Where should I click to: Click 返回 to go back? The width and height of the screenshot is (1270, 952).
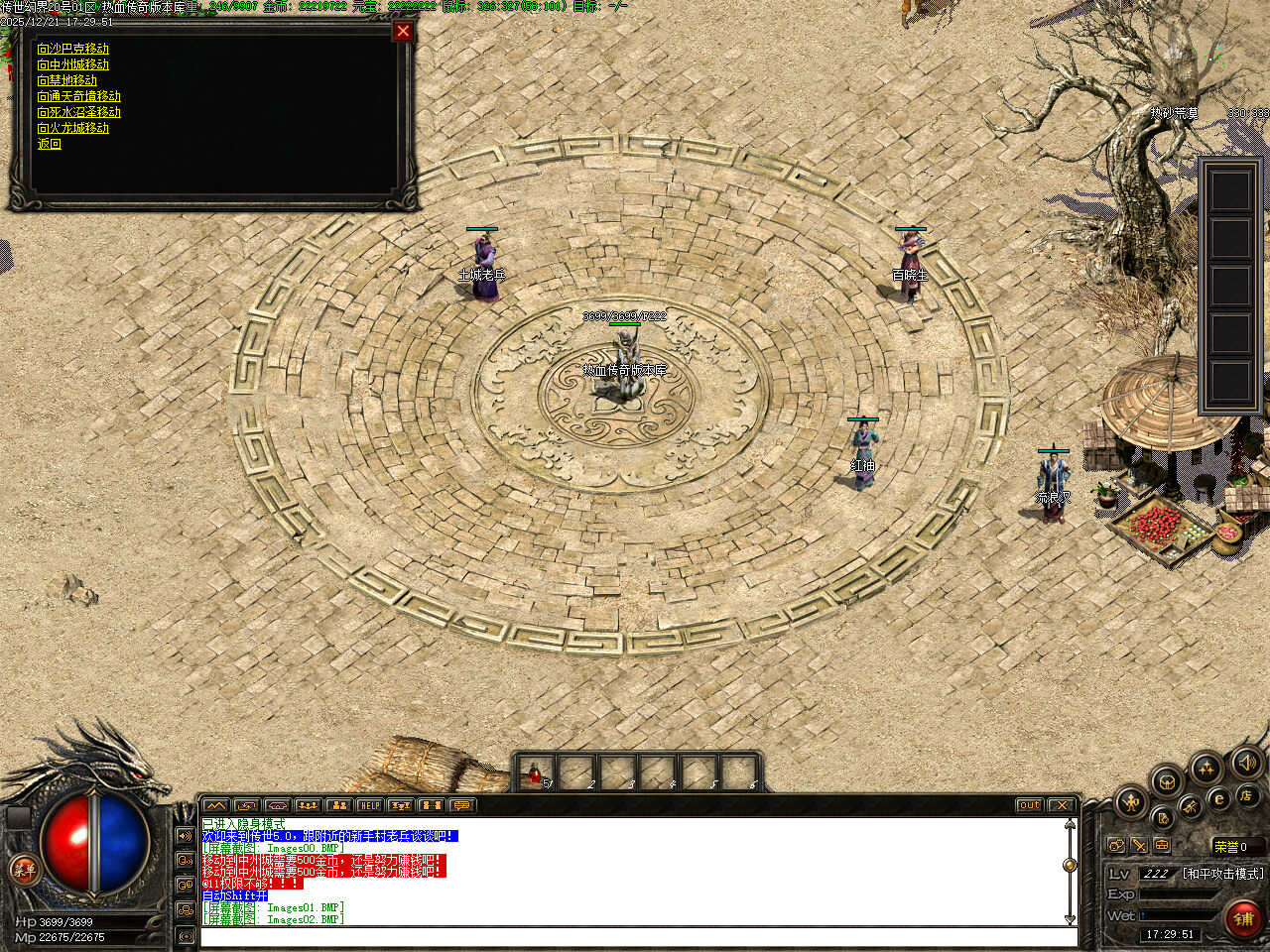click(x=49, y=144)
